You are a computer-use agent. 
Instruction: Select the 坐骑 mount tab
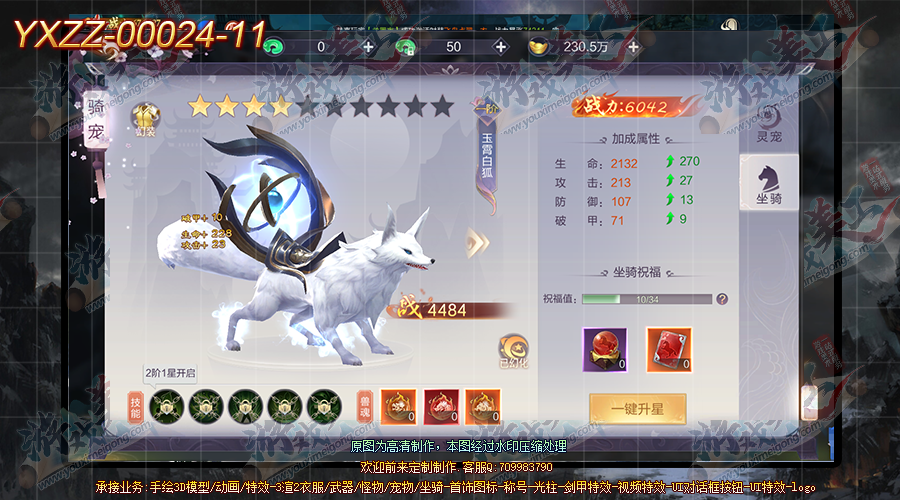769,185
